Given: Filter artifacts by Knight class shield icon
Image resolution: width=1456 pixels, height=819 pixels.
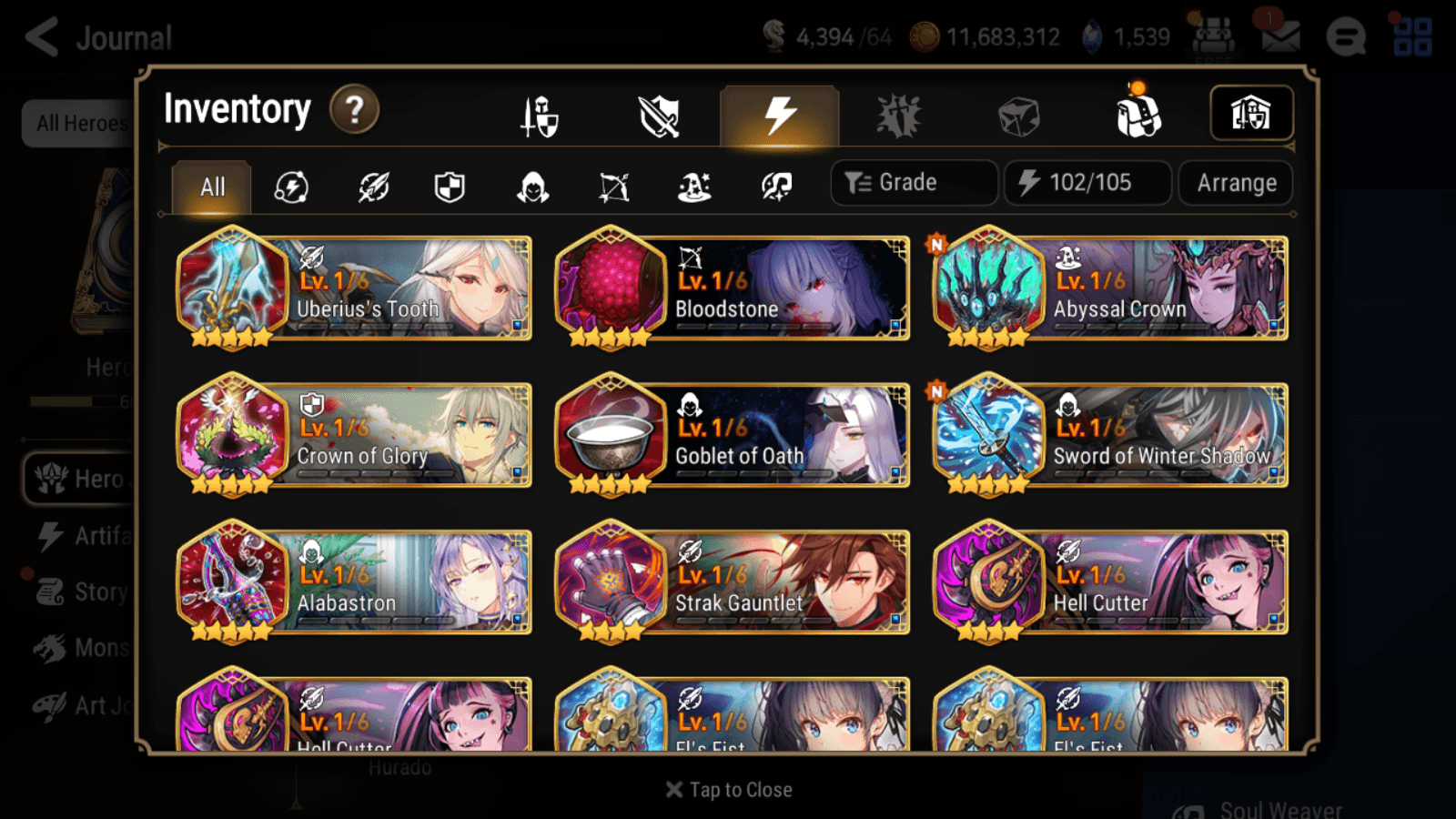Looking at the screenshot, I should click(451, 187).
